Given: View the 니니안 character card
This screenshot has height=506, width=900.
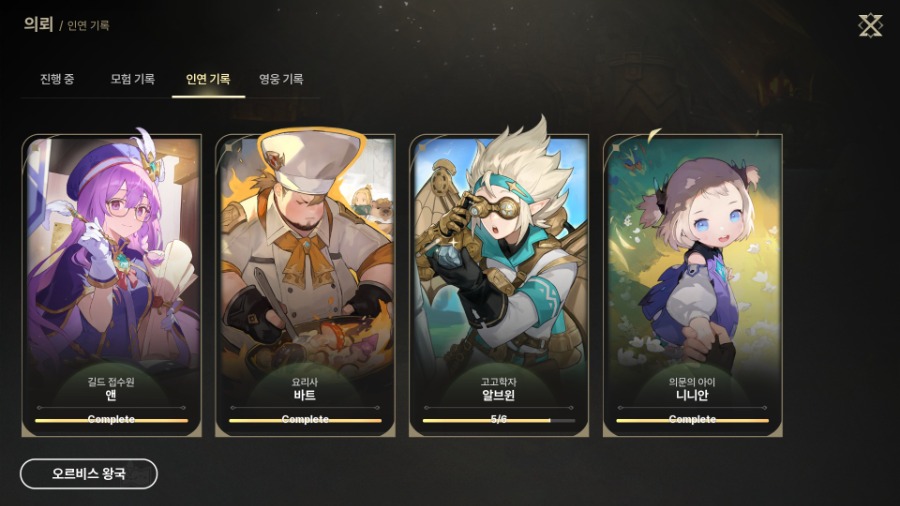Looking at the screenshot, I should pos(693,286).
